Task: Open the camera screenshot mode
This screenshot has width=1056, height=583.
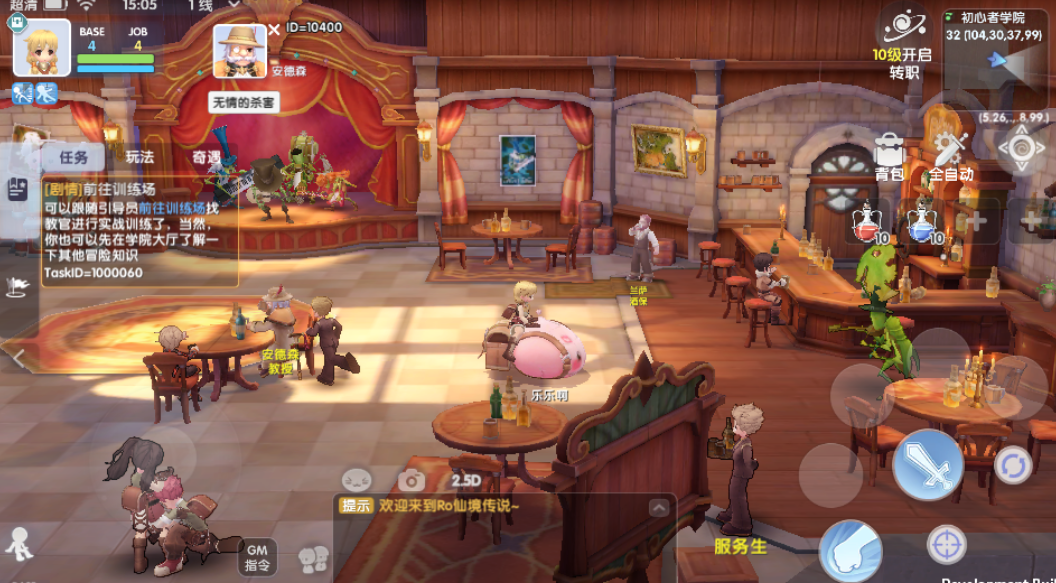Action: (x=411, y=481)
